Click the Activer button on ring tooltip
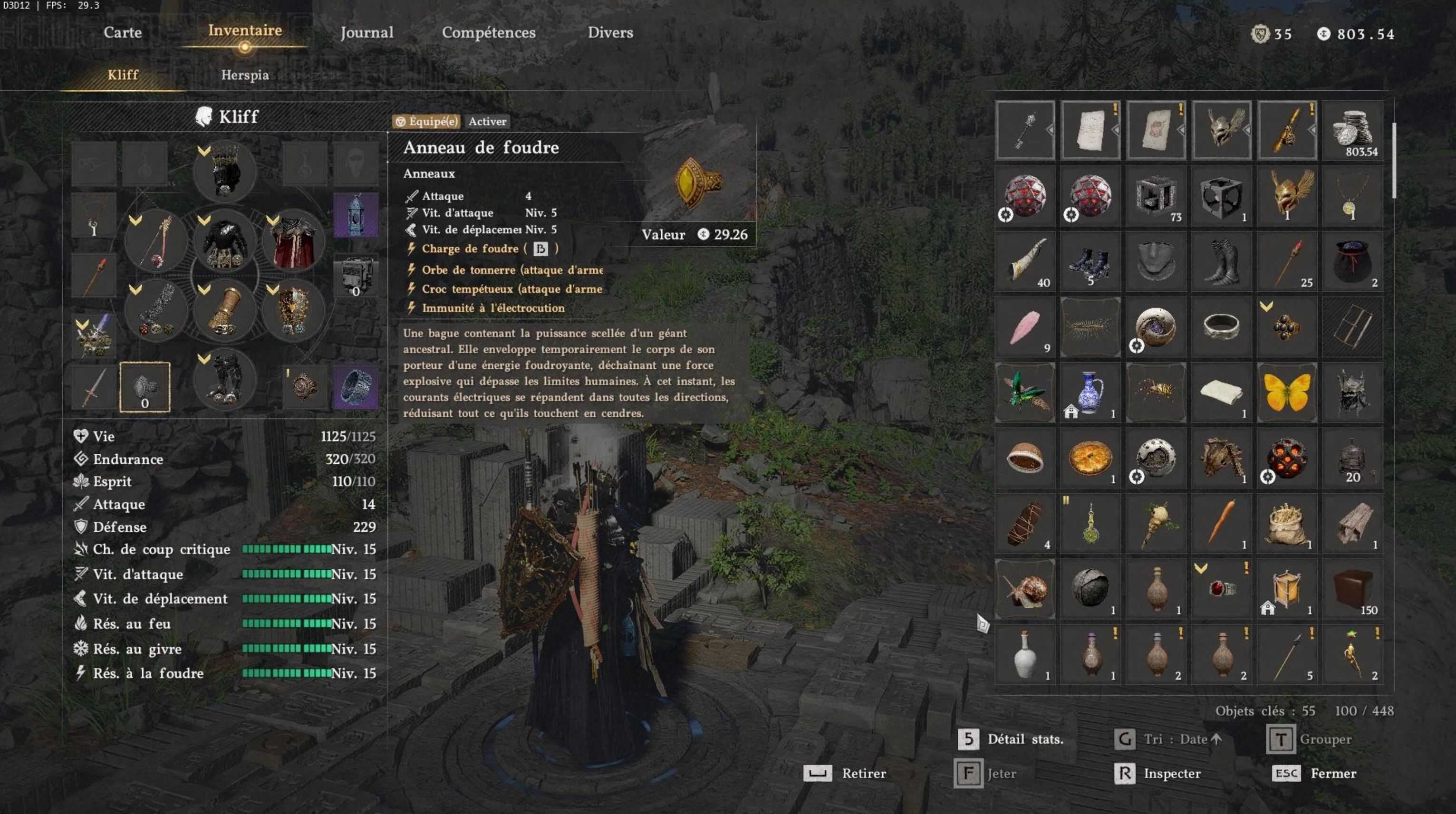The image size is (1456, 814). 487,122
